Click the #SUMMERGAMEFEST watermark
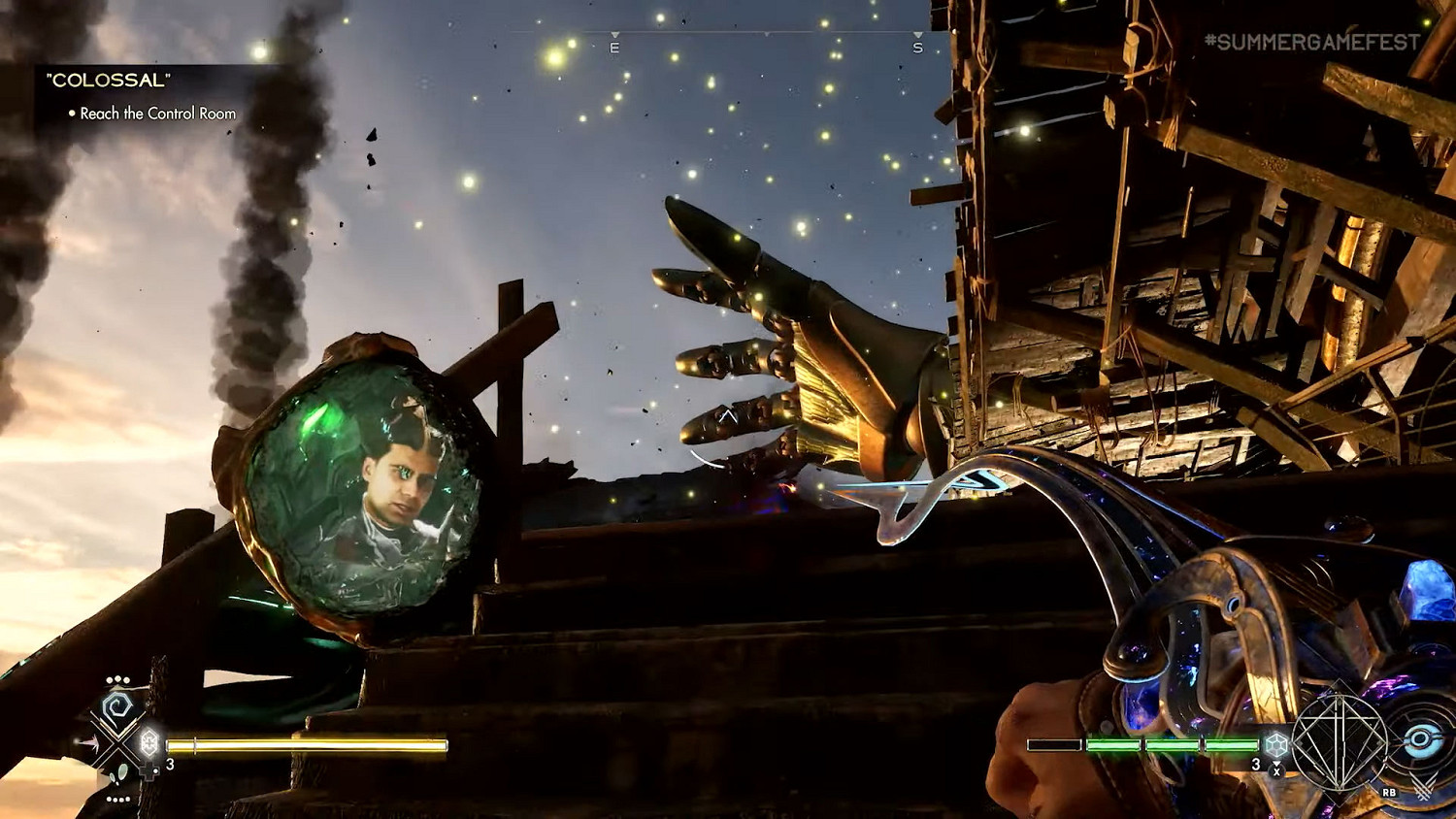Viewport: 1456px width, 819px height. [1311, 42]
